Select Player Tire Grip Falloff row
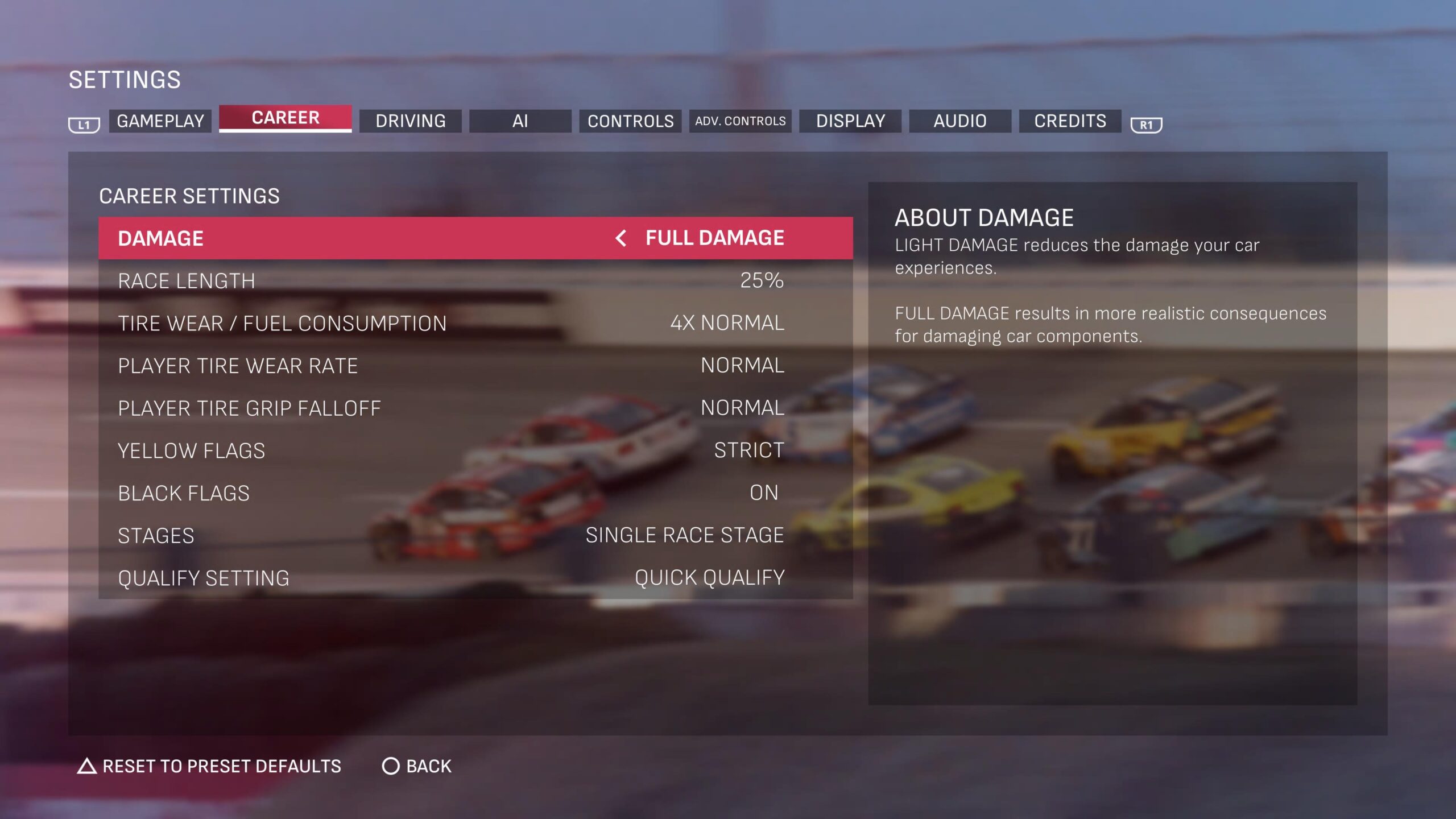1456x819 pixels. [475, 408]
